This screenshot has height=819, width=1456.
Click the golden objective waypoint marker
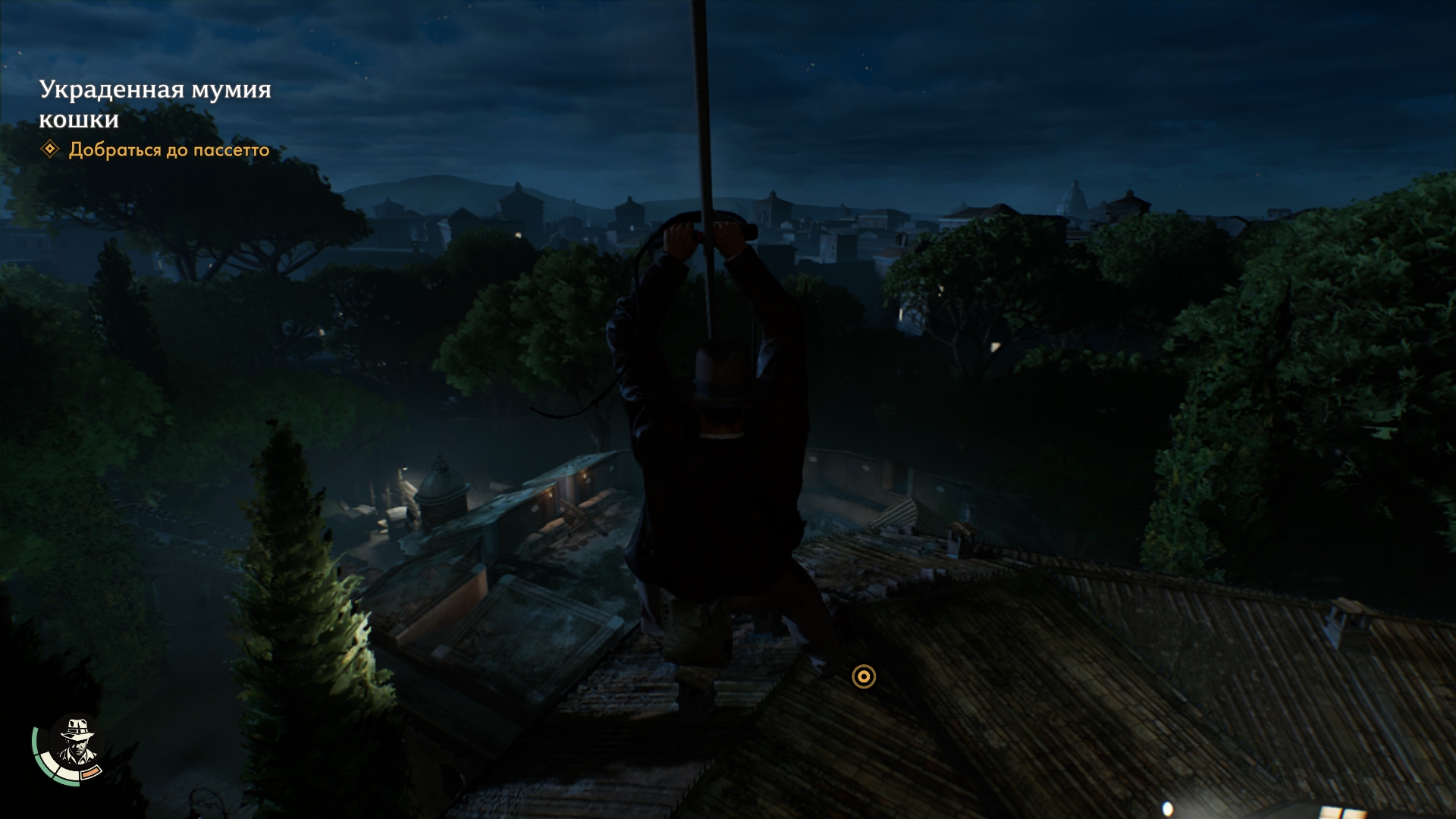(x=864, y=676)
